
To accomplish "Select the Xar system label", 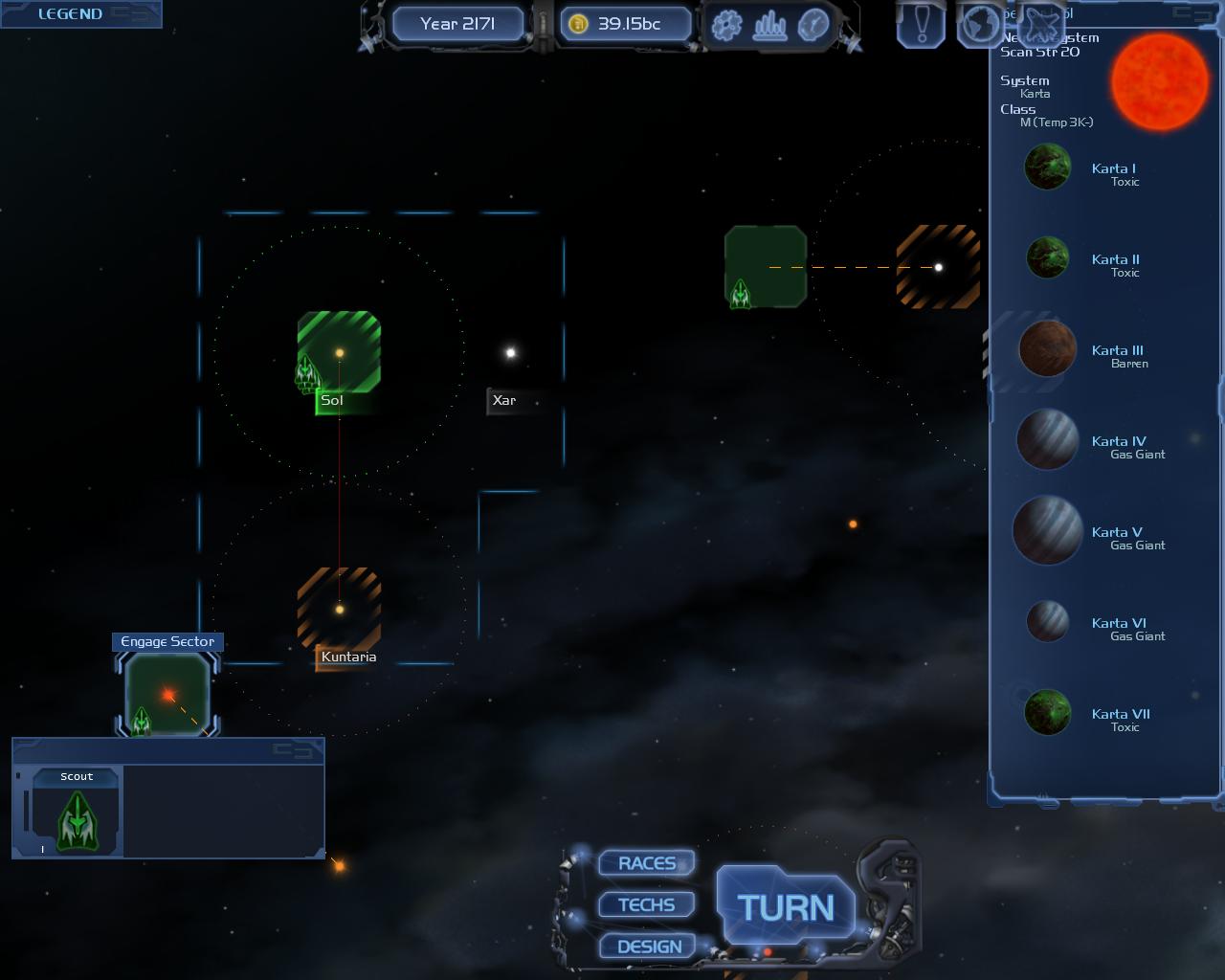I will pyautogui.click(x=503, y=401).
